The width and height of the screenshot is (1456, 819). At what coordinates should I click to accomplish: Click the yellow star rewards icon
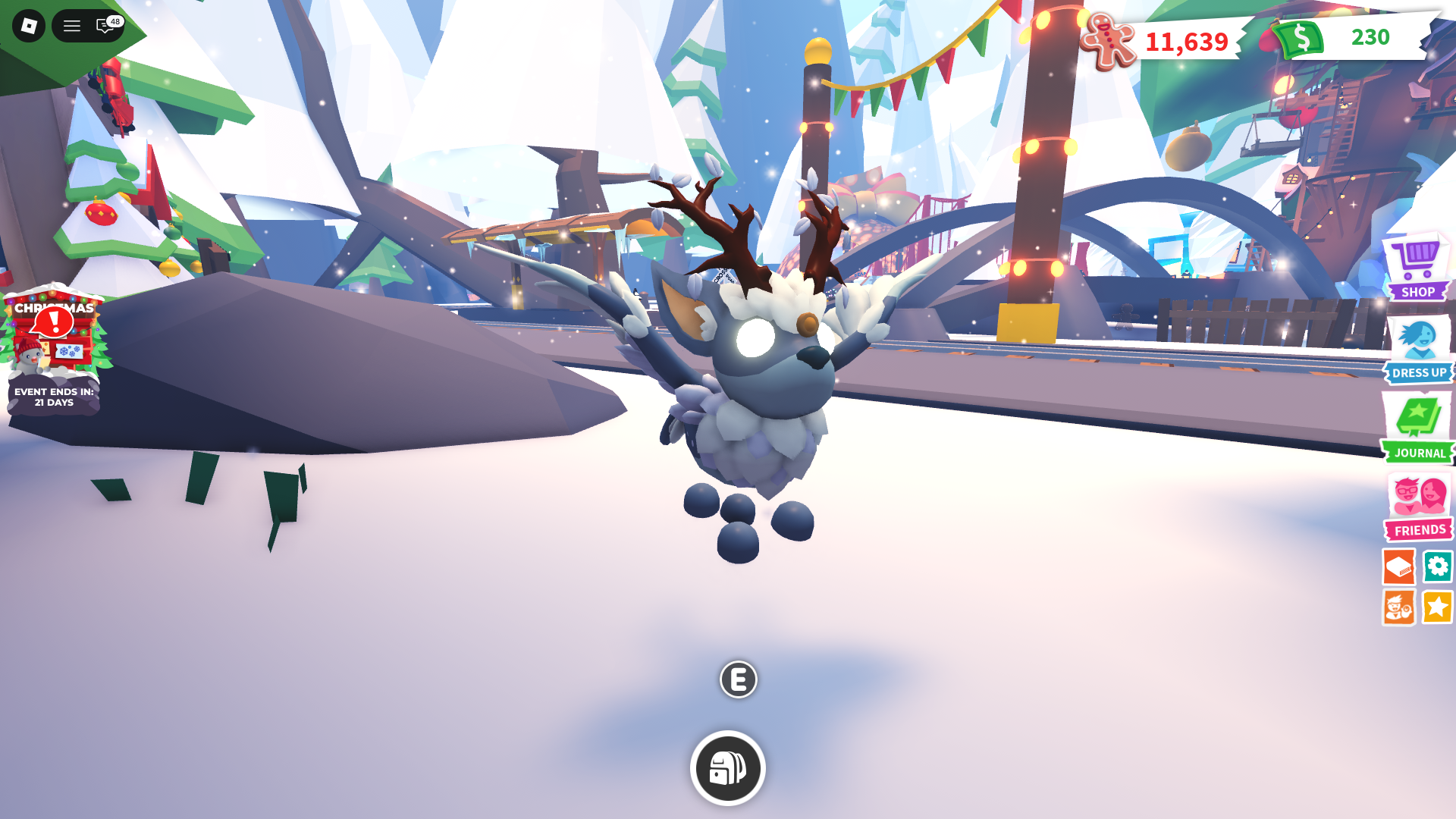tap(1438, 607)
